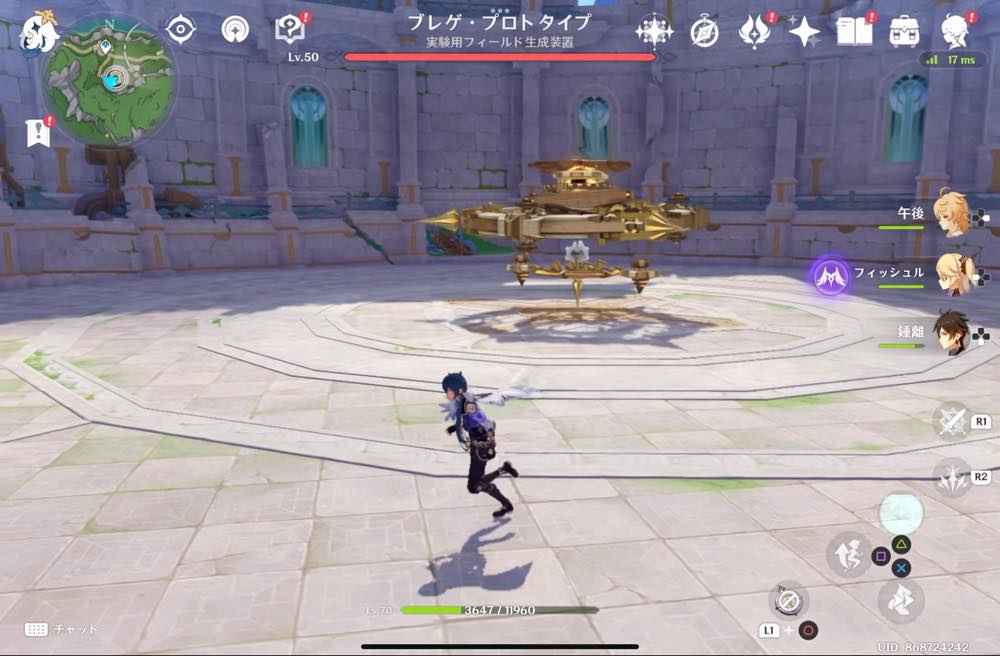Open the circular minimap
Viewport: 1000px width, 656px height.
pos(110,78)
